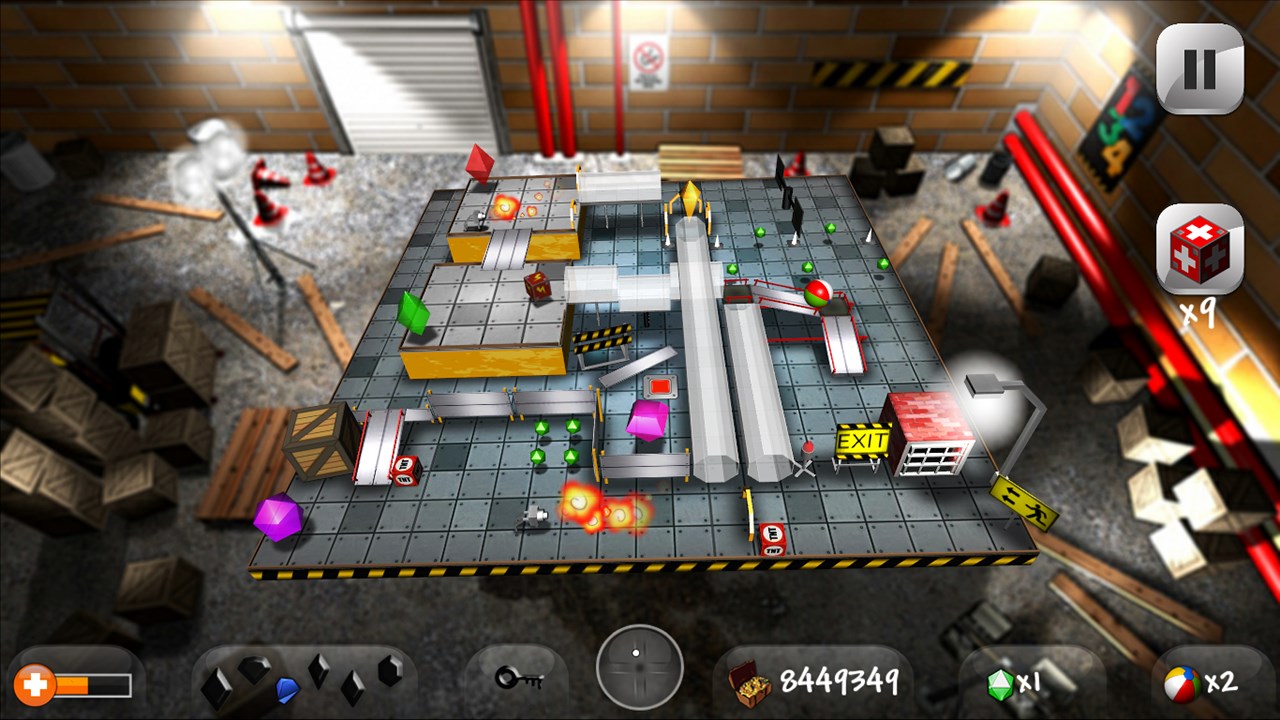Use the medical cross cube power-up
Image resolution: width=1280 pixels, height=720 pixels.
[x=1200, y=250]
